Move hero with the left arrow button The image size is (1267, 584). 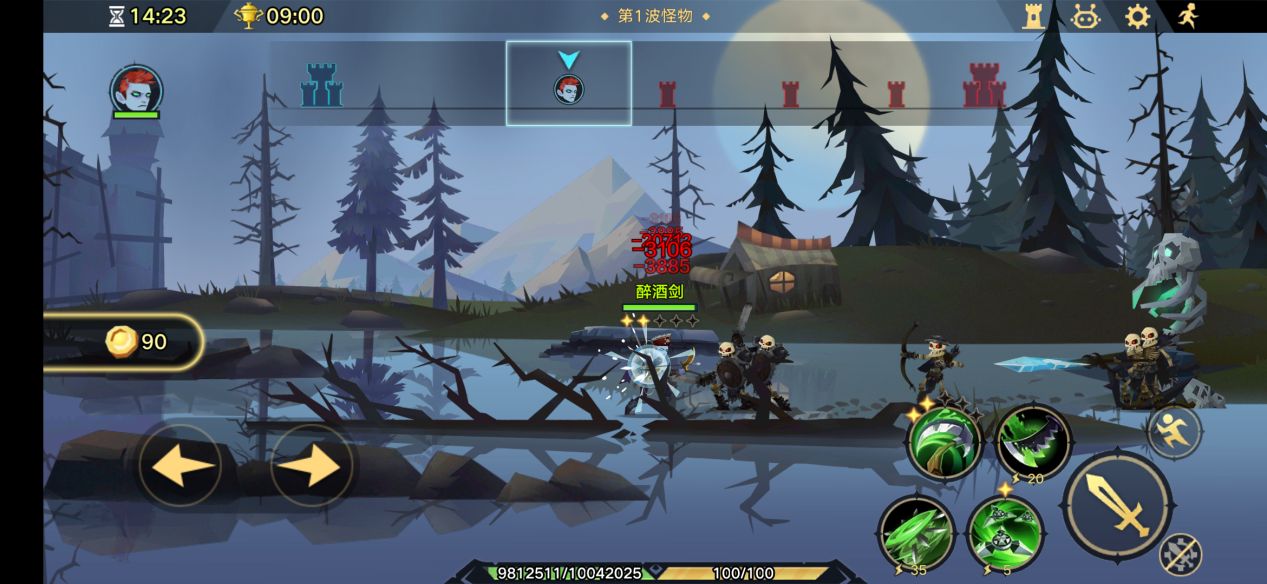(180, 466)
